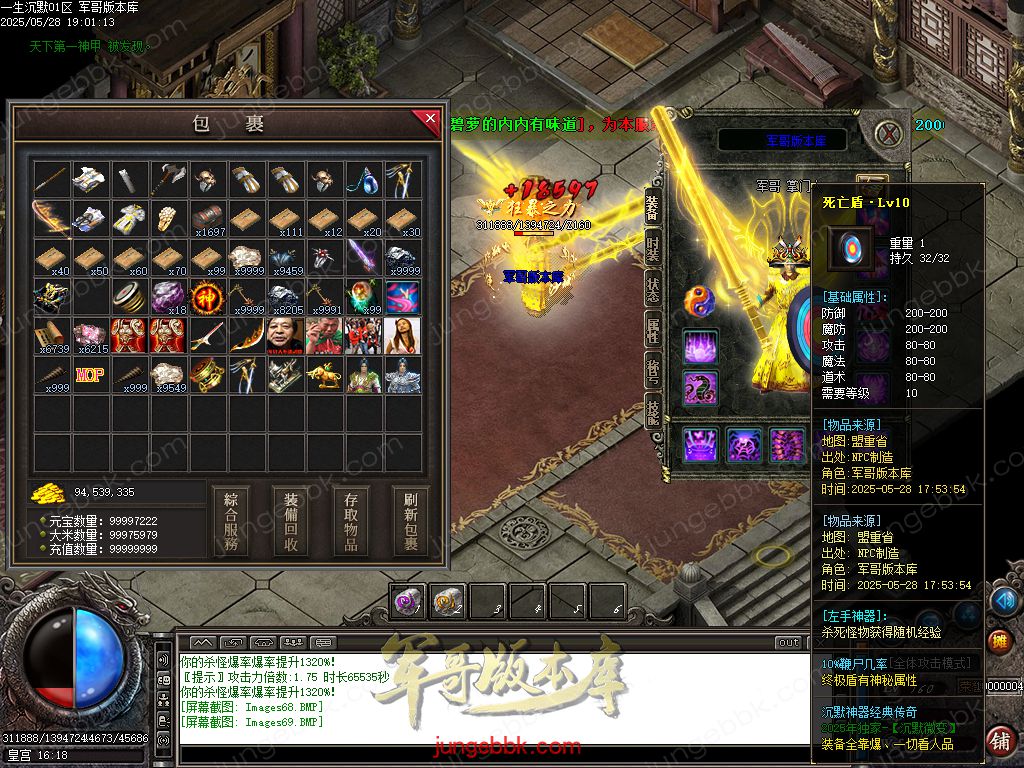Select the MOP item in the bag
Image resolution: width=1024 pixels, height=768 pixels.
[x=90, y=376]
